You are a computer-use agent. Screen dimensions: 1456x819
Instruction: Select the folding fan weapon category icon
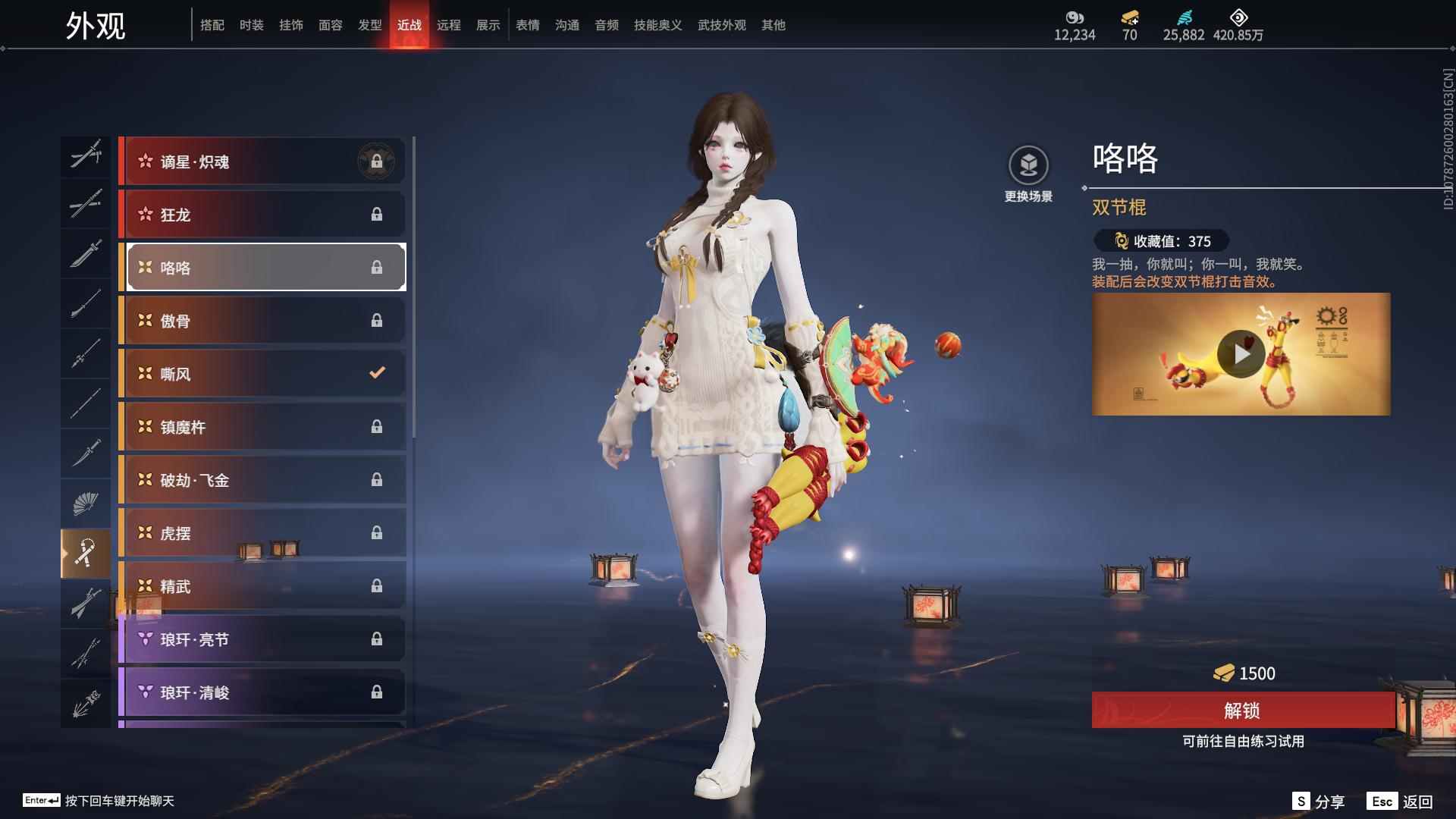coord(86,503)
